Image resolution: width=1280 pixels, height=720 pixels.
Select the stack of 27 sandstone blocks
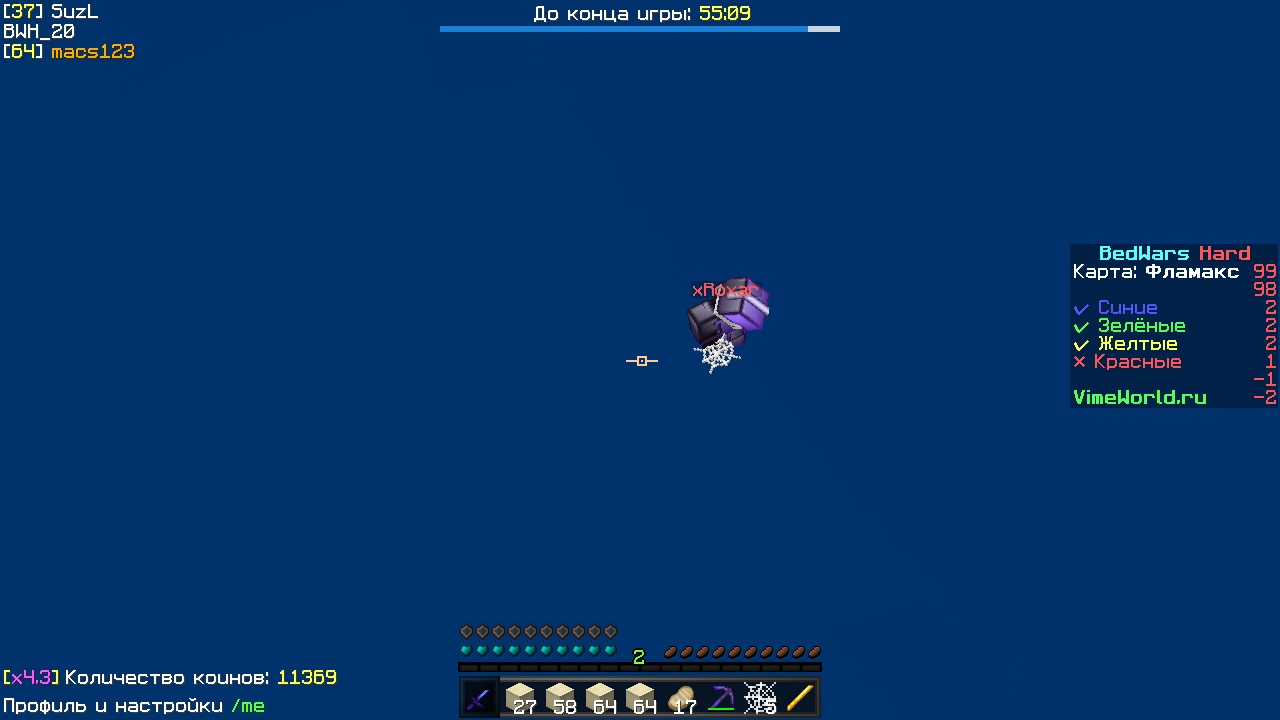[519, 695]
